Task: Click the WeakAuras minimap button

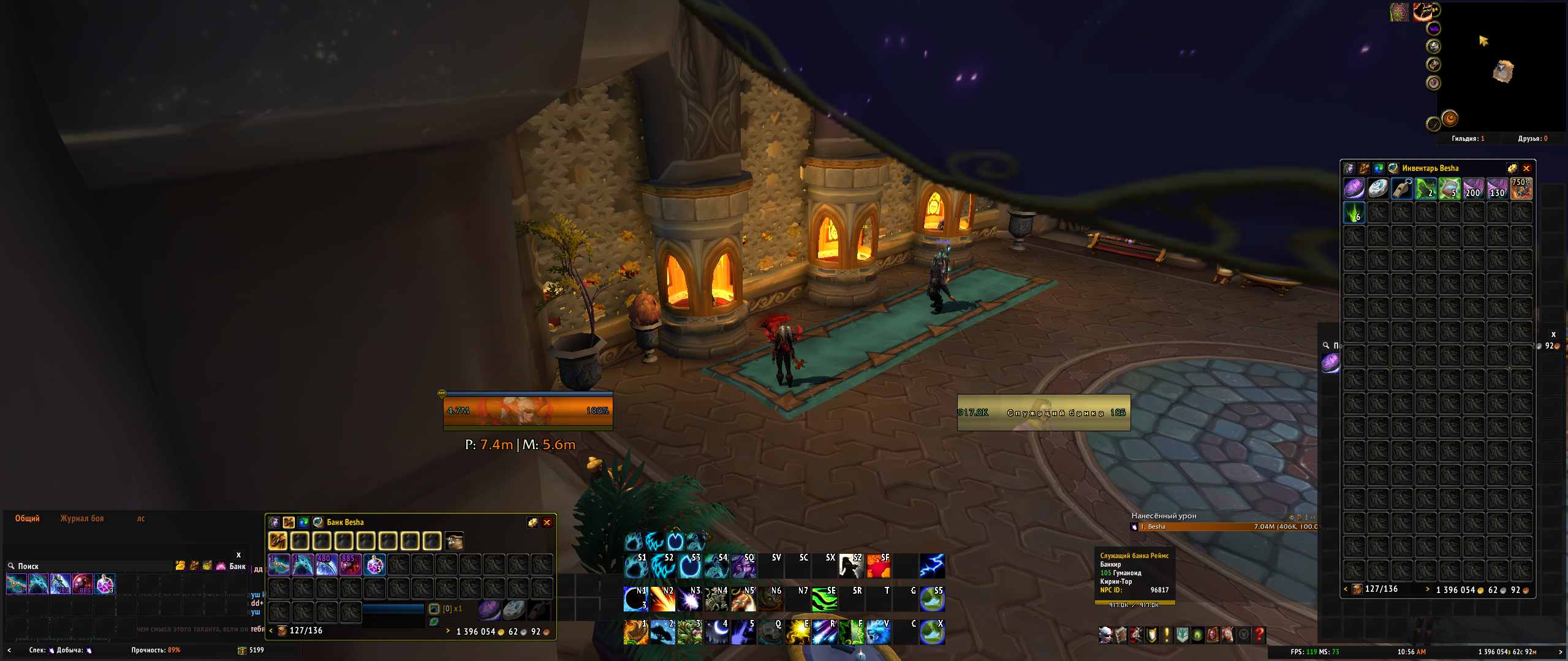Action: (1433, 28)
